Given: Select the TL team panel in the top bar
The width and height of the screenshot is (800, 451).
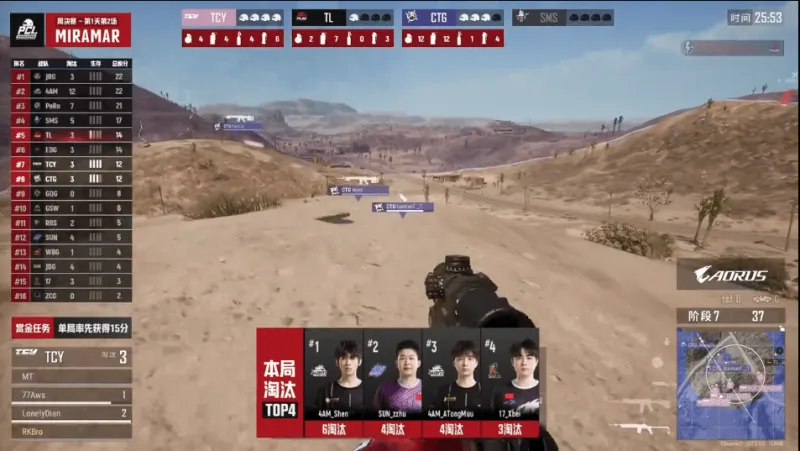Looking at the screenshot, I should point(342,17).
